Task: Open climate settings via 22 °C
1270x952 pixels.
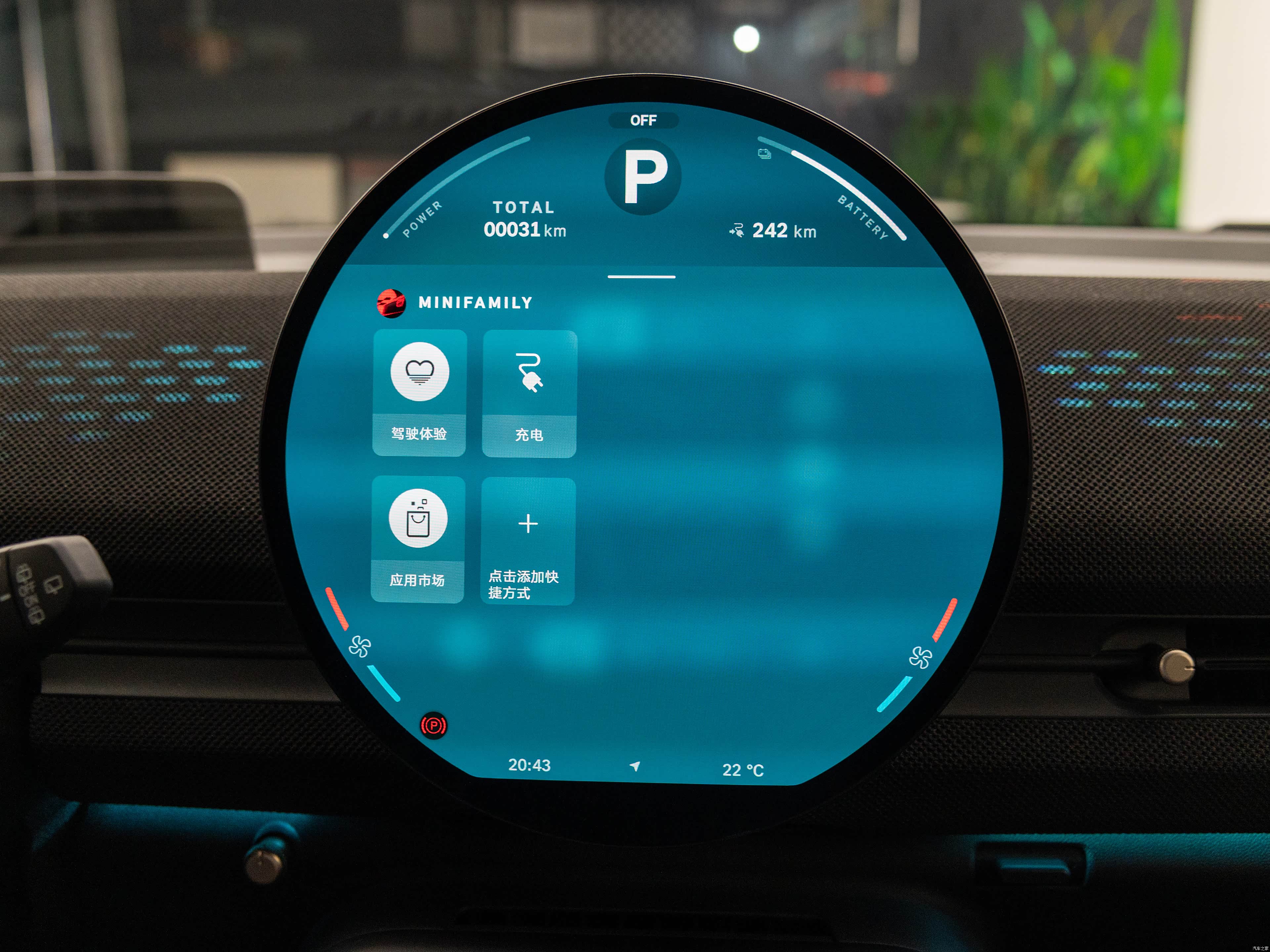Action: (x=742, y=770)
